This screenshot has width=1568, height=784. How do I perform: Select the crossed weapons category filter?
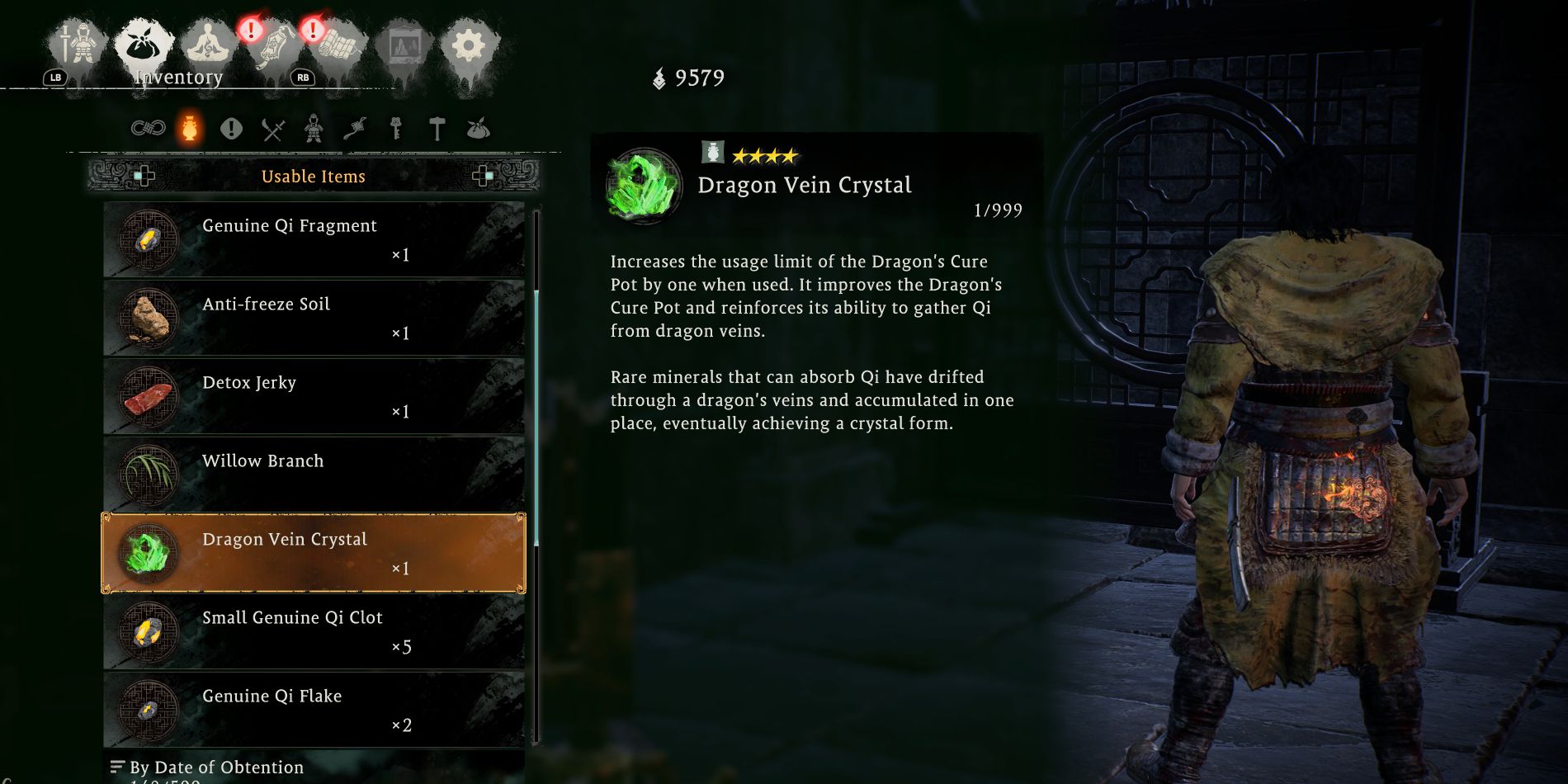pos(272,128)
